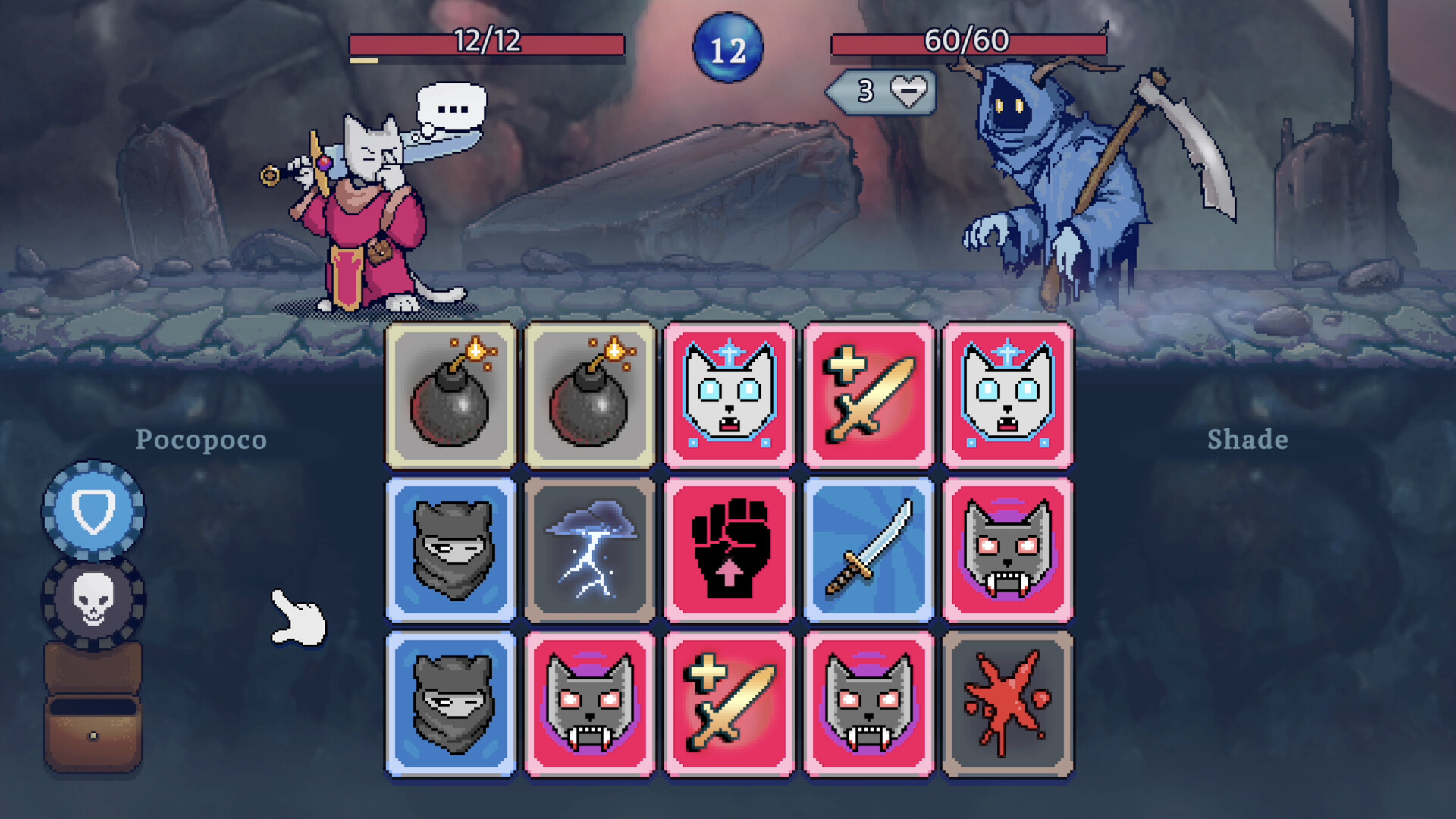Select the power fist tile
Viewport: 1456px width, 819px height.
click(x=729, y=549)
